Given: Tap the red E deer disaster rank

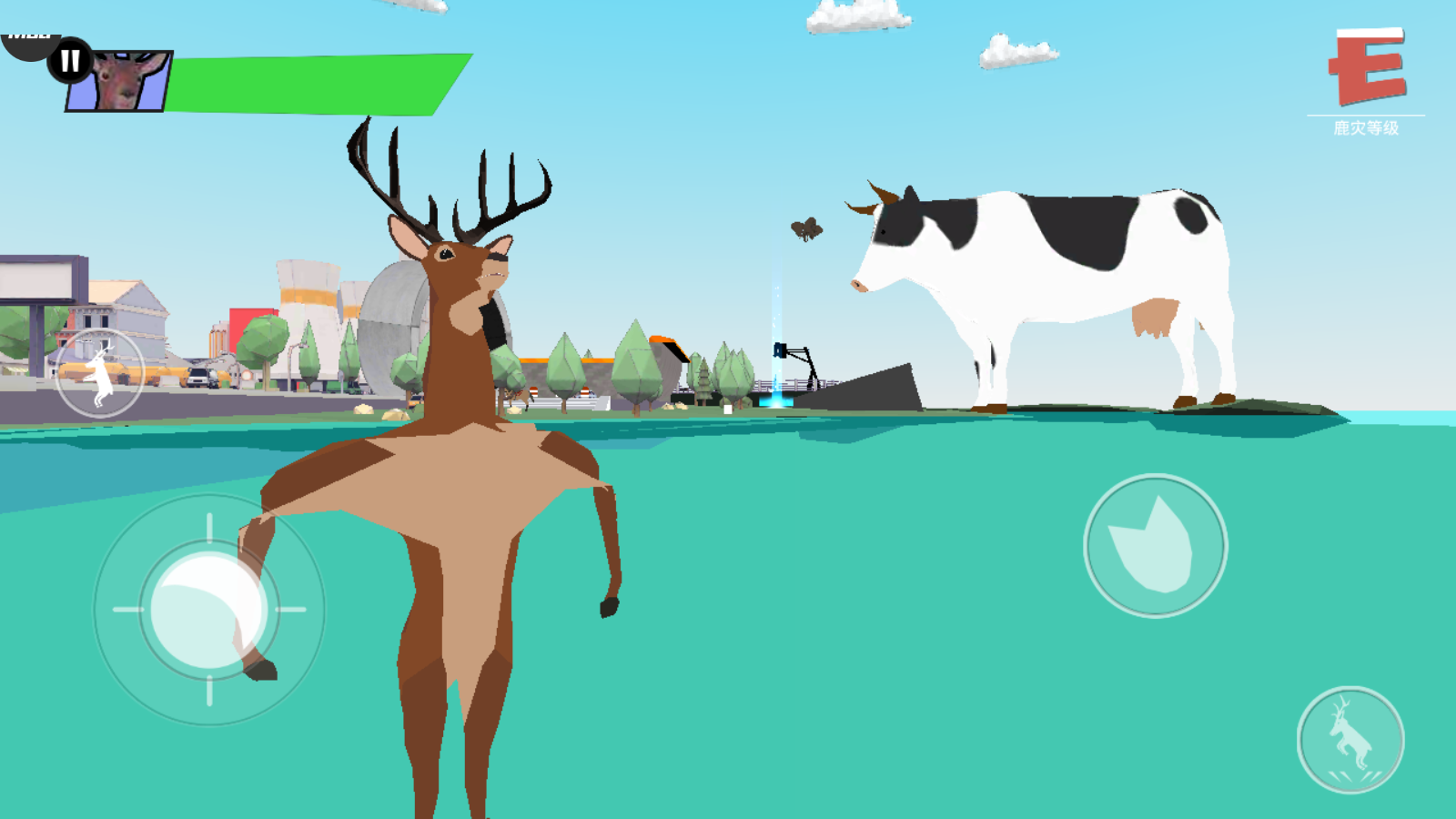Looking at the screenshot, I should [1367, 67].
